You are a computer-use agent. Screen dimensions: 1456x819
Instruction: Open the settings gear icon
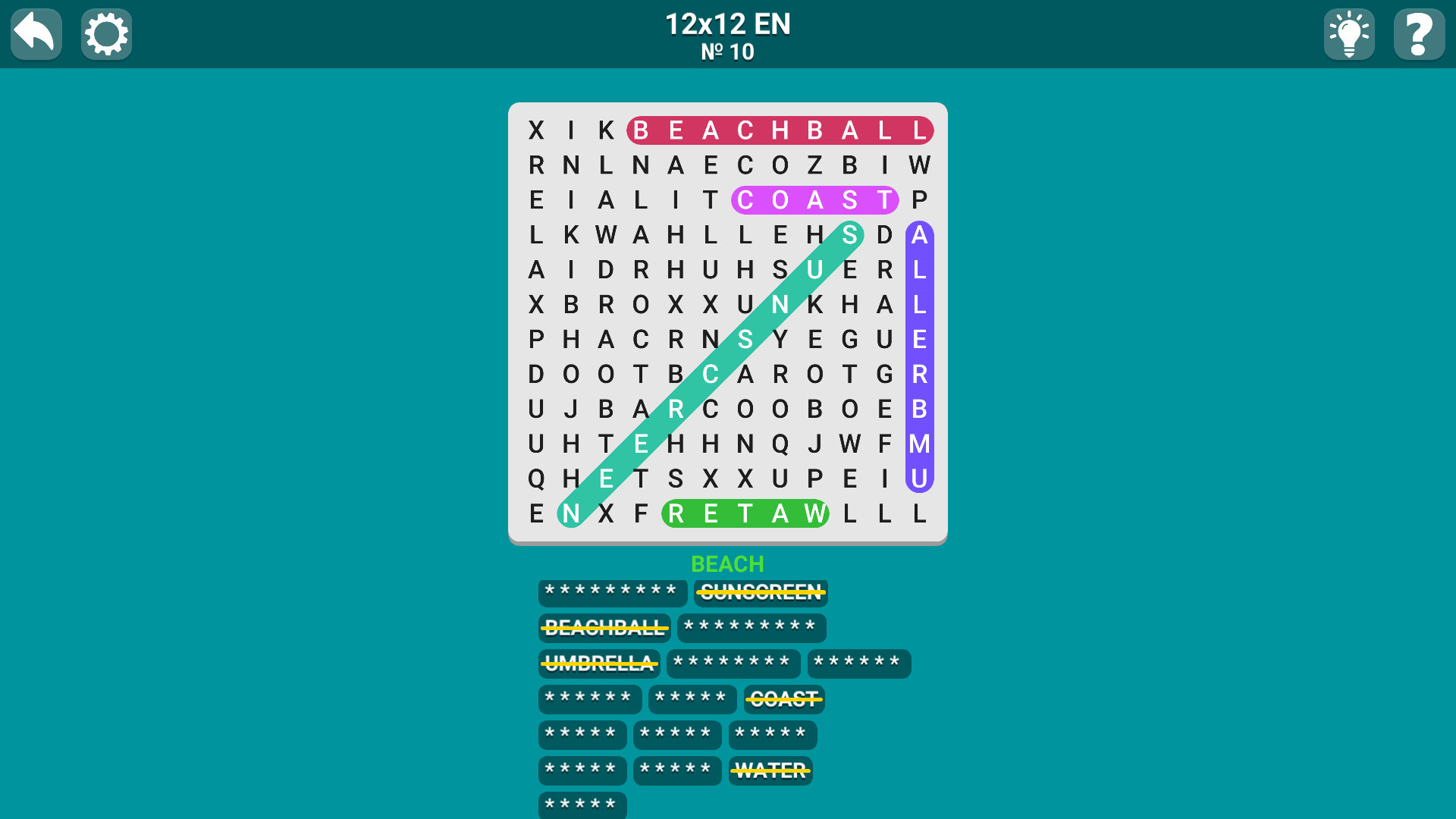(x=106, y=33)
